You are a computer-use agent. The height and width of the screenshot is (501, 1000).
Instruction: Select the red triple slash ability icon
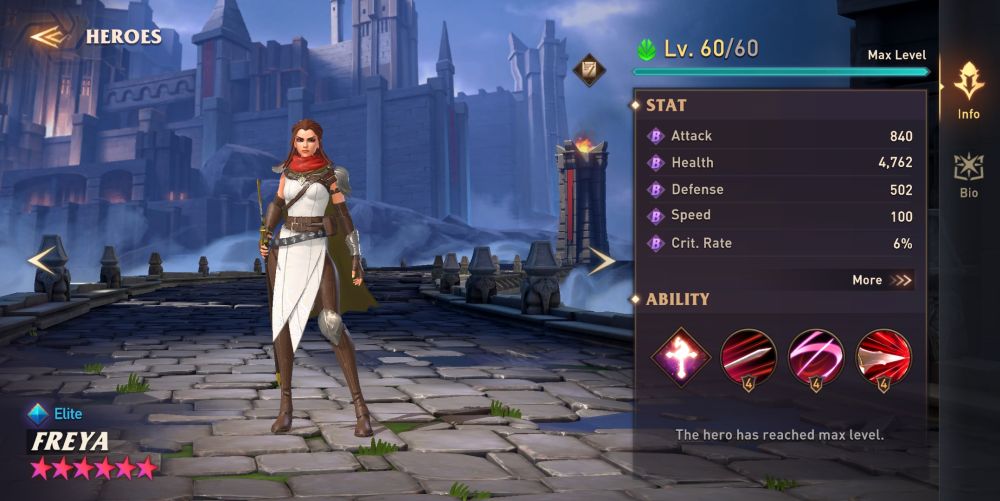tap(748, 357)
